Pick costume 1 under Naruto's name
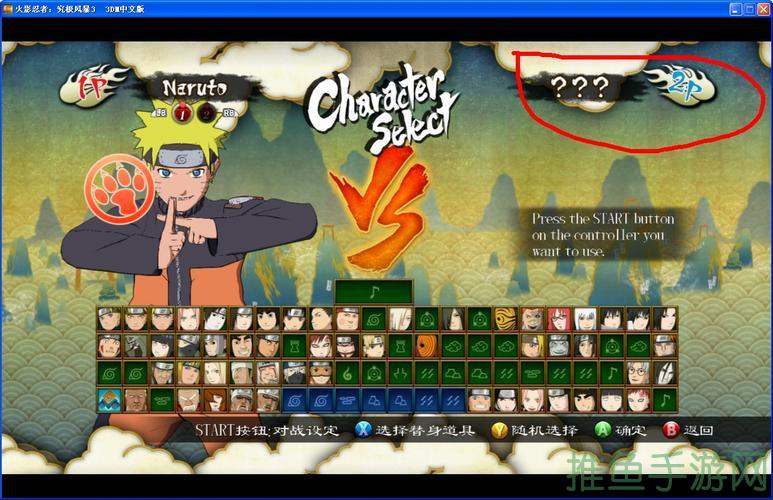This screenshot has height=500, width=773. click(x=184, y=111)
